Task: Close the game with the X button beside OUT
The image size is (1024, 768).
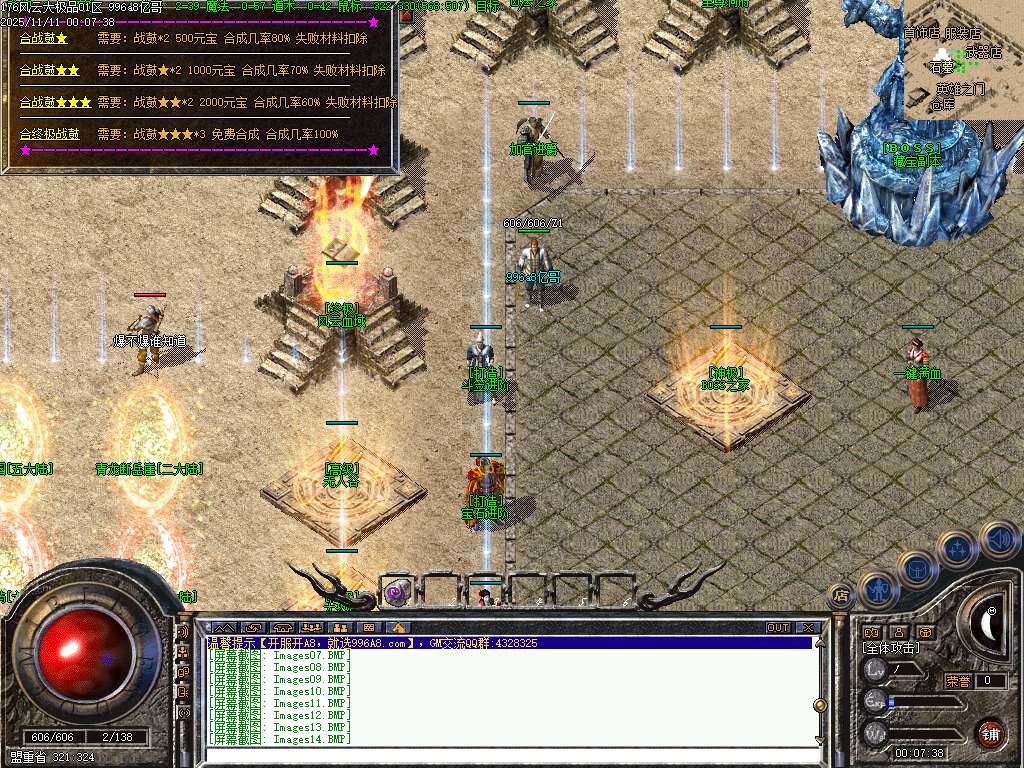Action: tap(807, 628)
